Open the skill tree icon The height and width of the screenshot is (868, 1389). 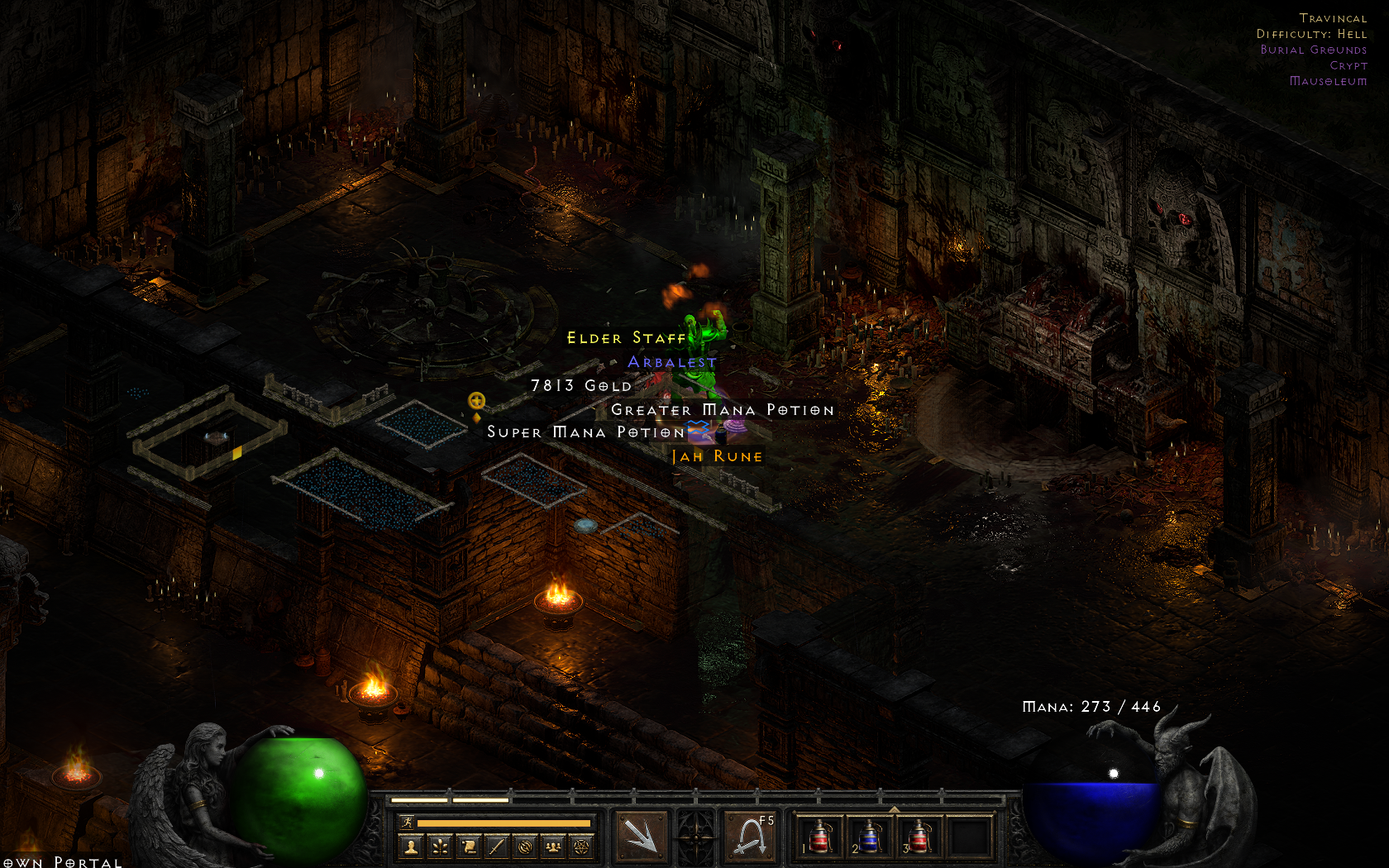441,847
